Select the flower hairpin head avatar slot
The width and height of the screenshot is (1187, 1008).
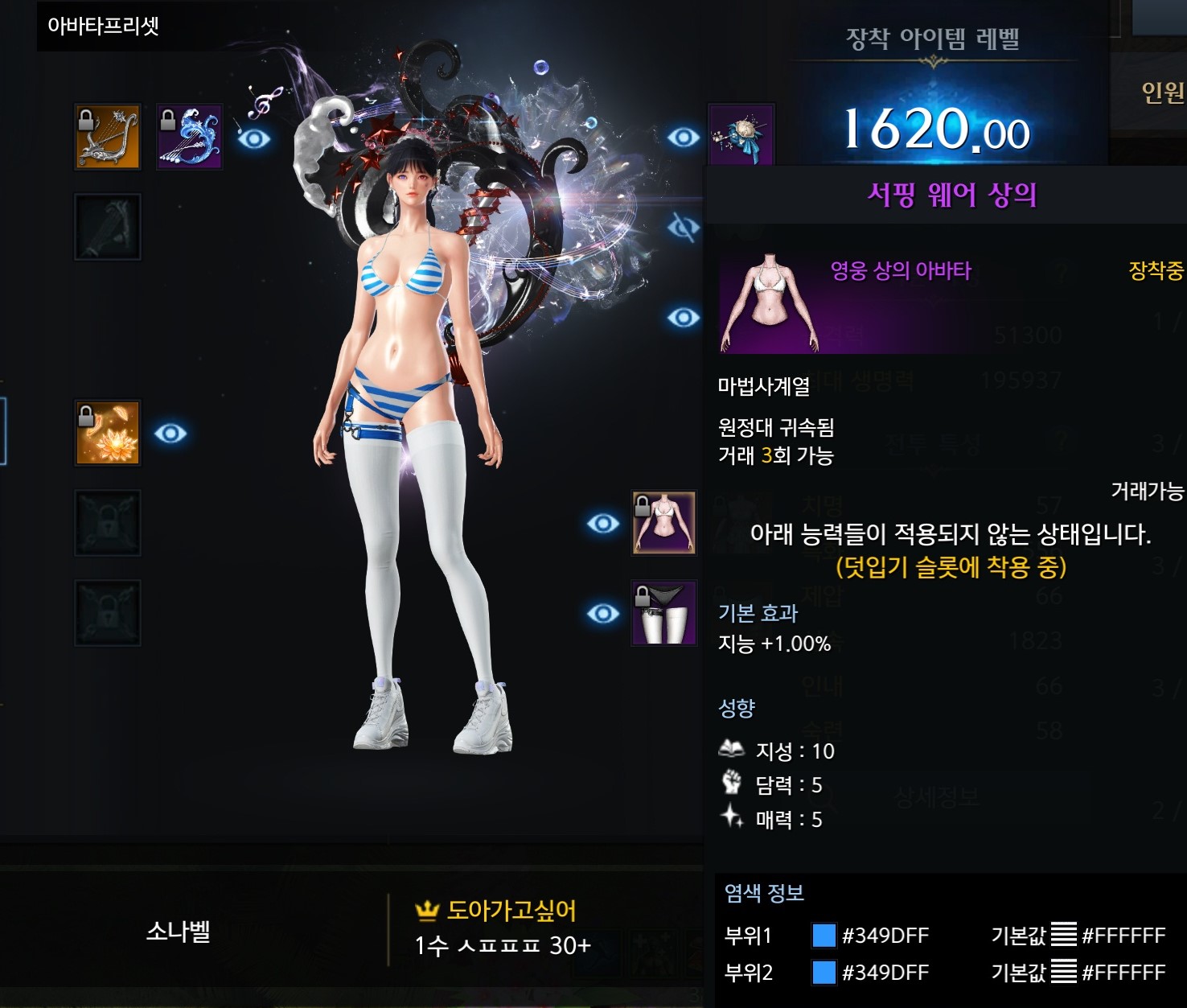(741, 135)
